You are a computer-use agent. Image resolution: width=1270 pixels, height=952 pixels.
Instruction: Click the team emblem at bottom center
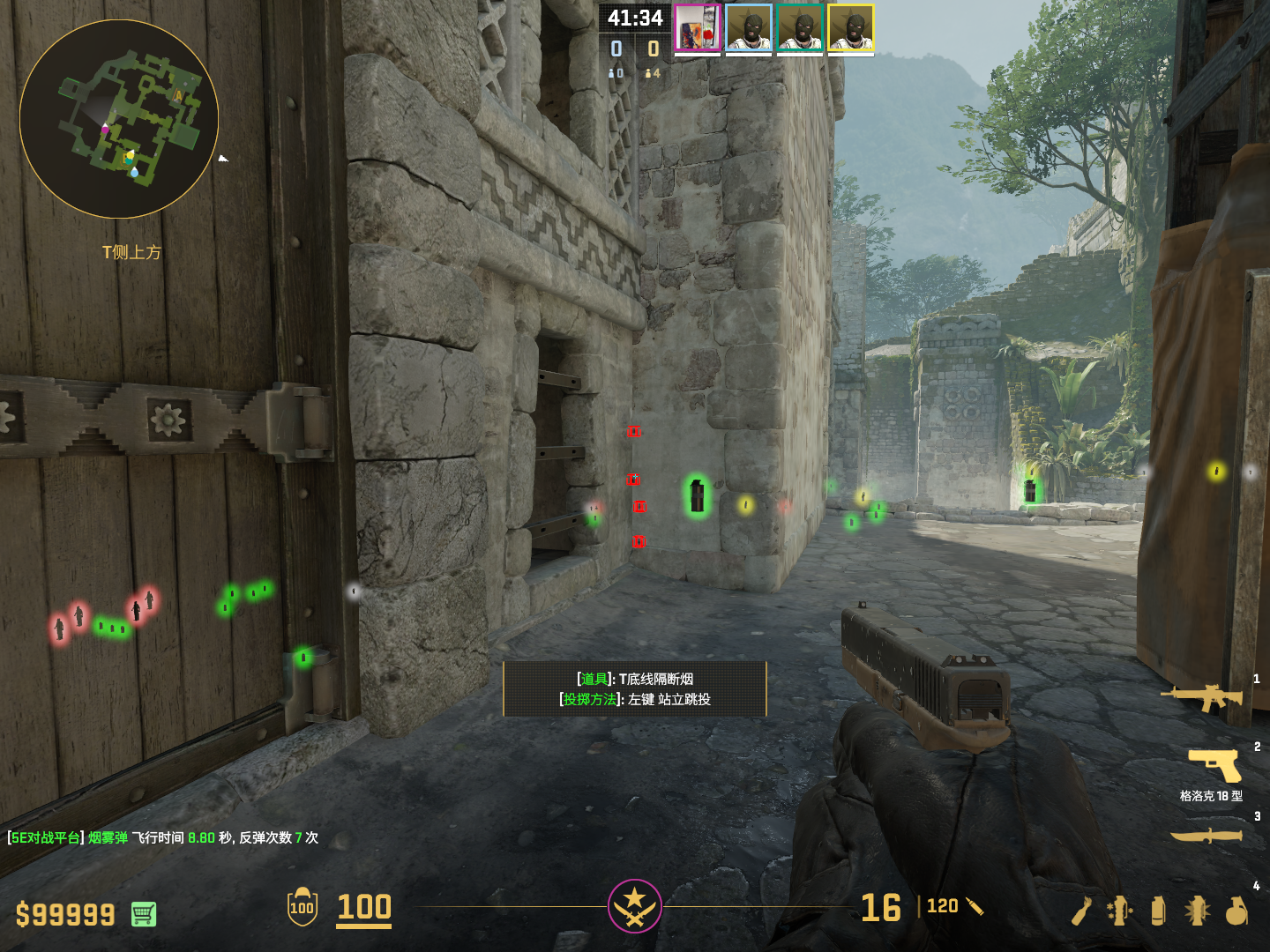pyautogui.click(x=634, y=906)
